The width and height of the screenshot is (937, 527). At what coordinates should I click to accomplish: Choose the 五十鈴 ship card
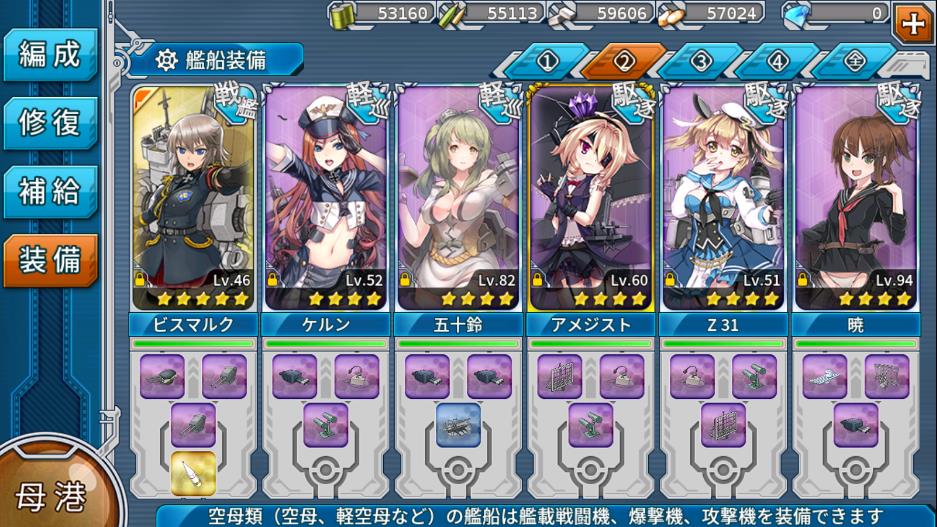click(x=458, y=198)
